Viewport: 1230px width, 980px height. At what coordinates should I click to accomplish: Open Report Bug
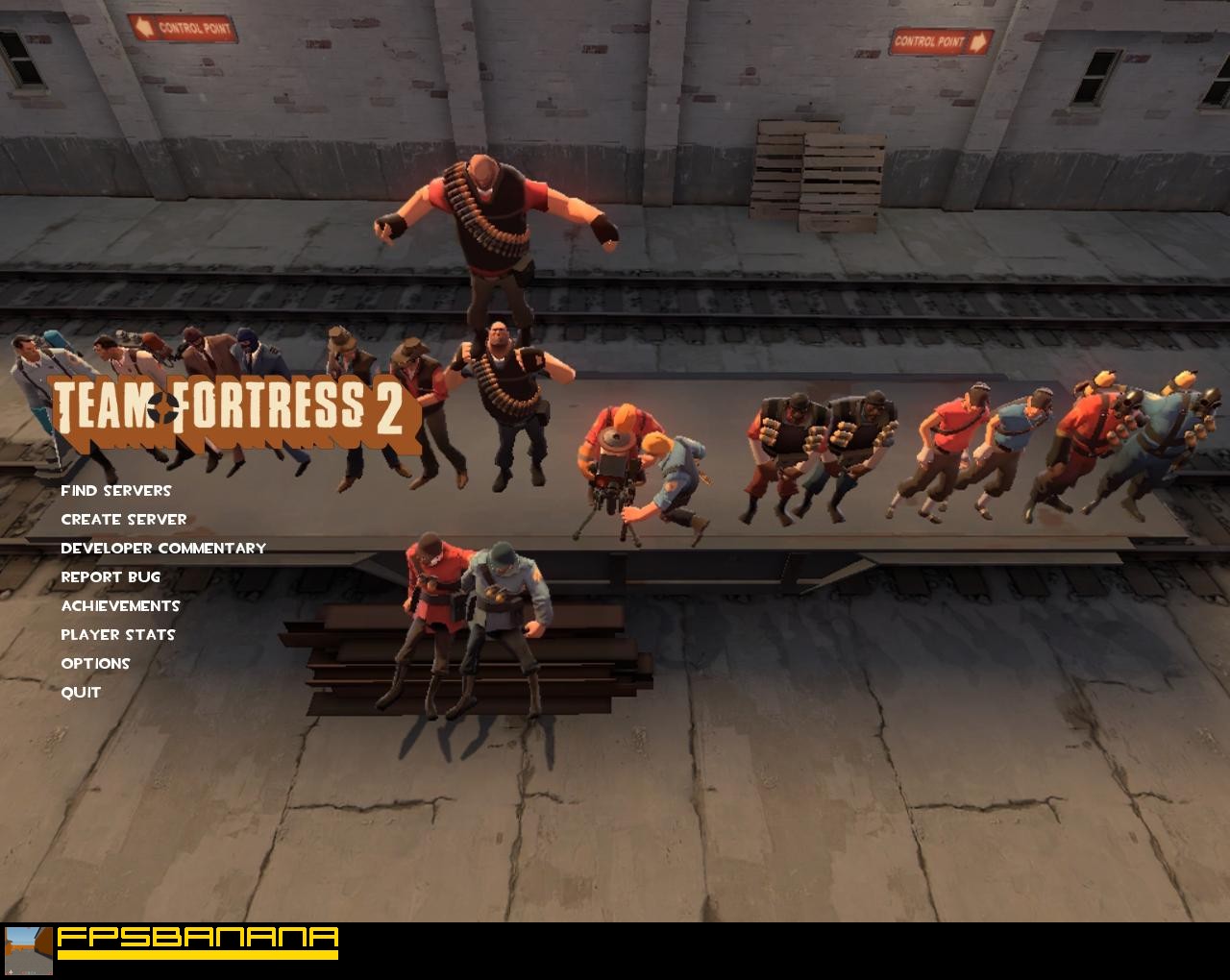point(110,576)
